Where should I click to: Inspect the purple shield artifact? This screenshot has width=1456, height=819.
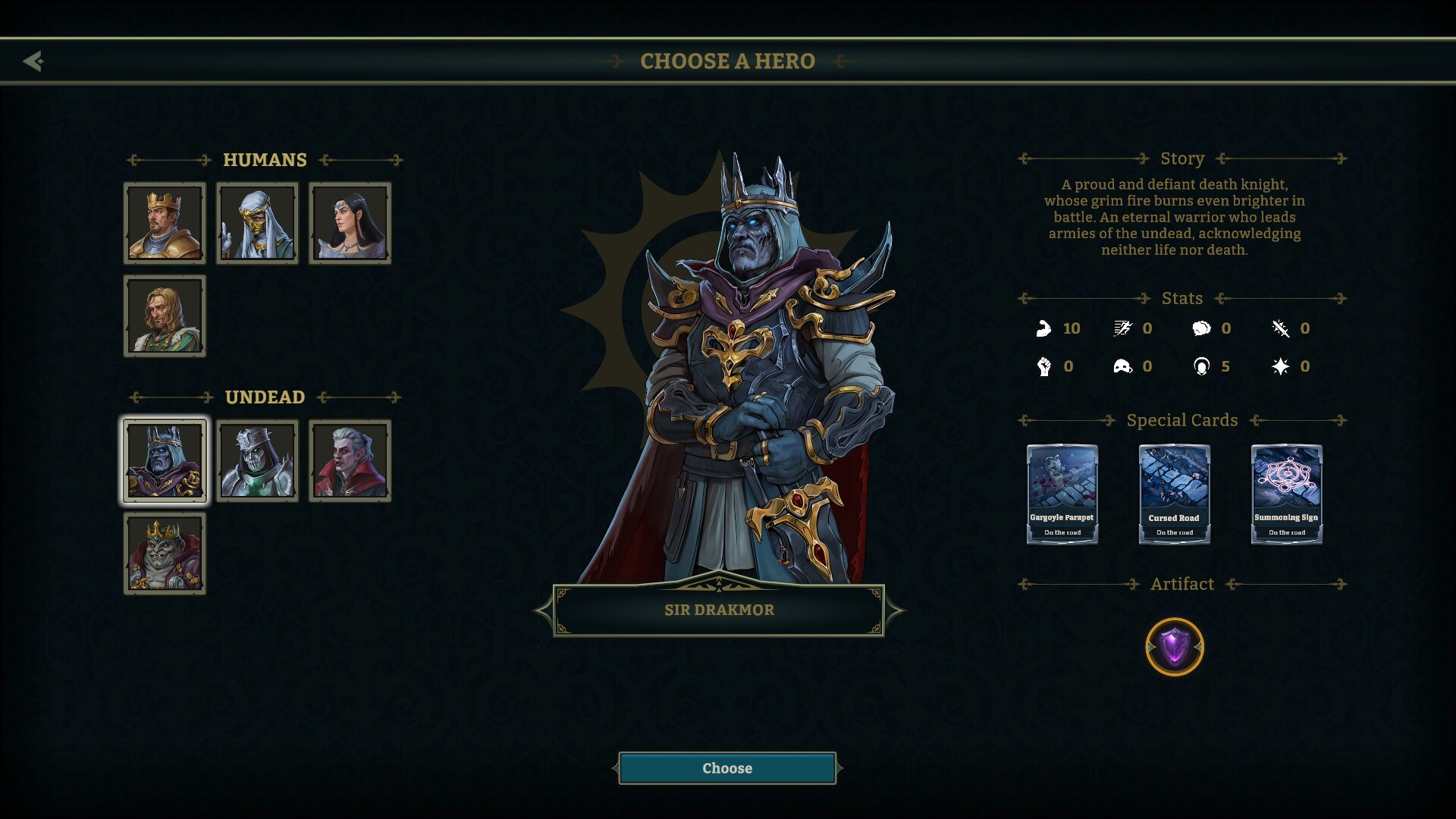1174,647
